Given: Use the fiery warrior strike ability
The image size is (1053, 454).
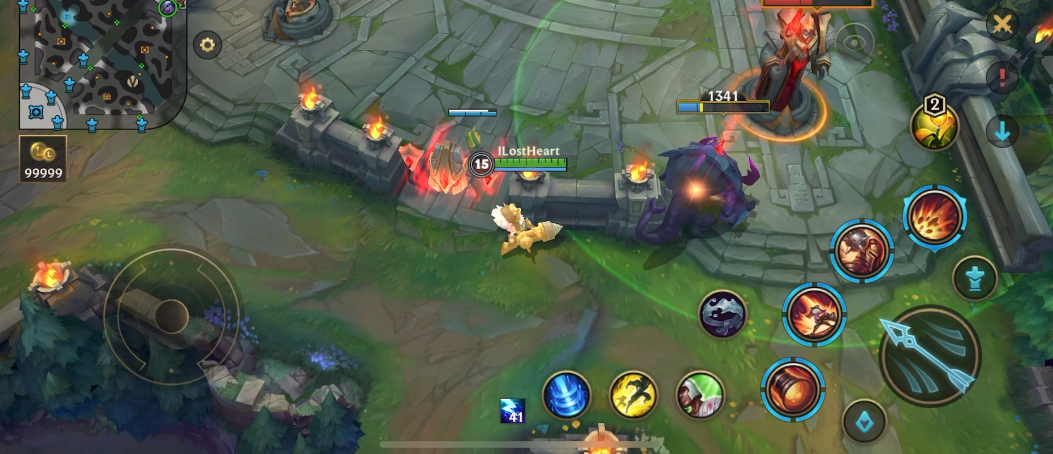Looking at the screenshot, I should pos(814,313).
